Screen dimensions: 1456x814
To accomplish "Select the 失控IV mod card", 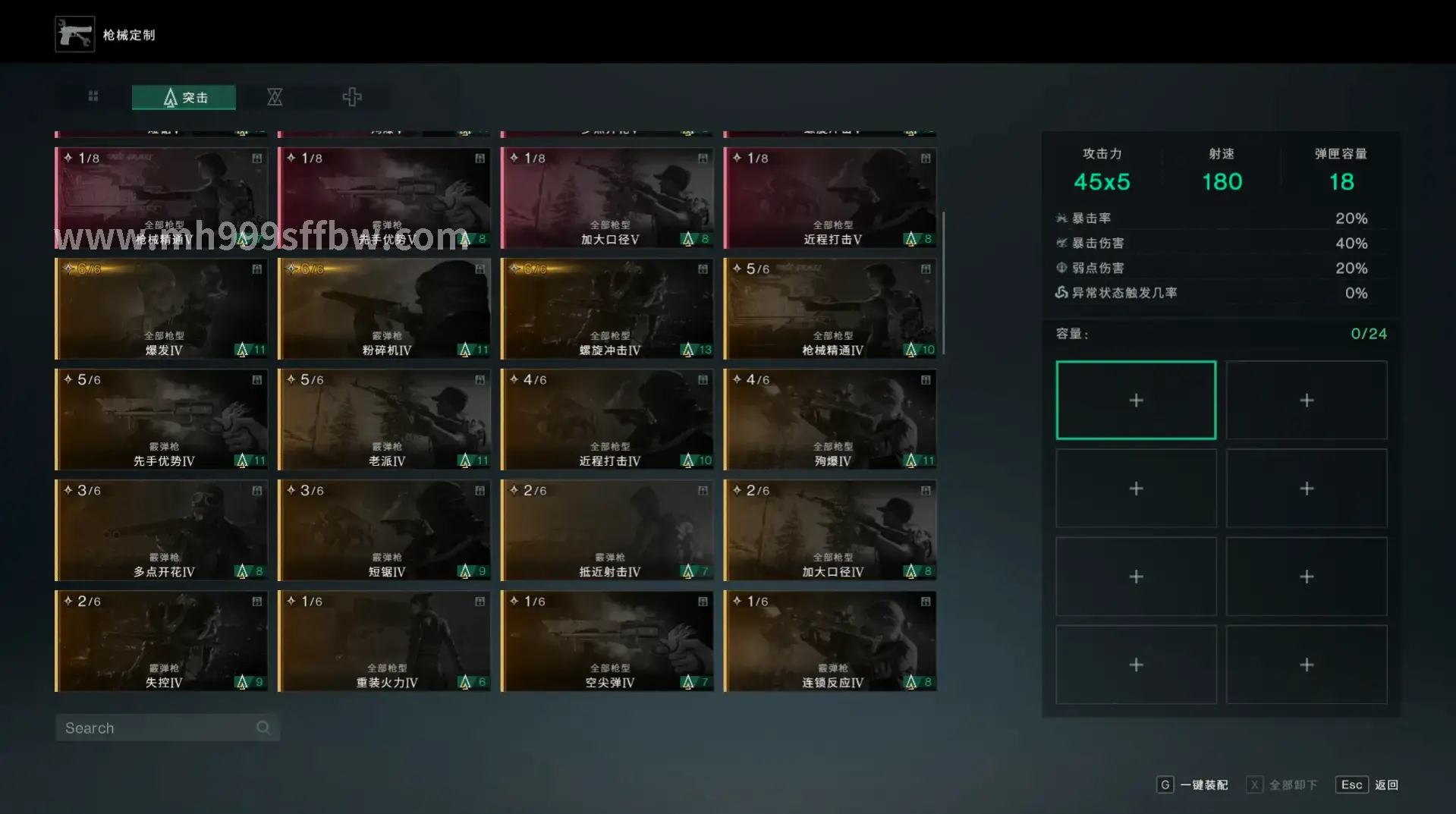I will click(x=162, y=642).
